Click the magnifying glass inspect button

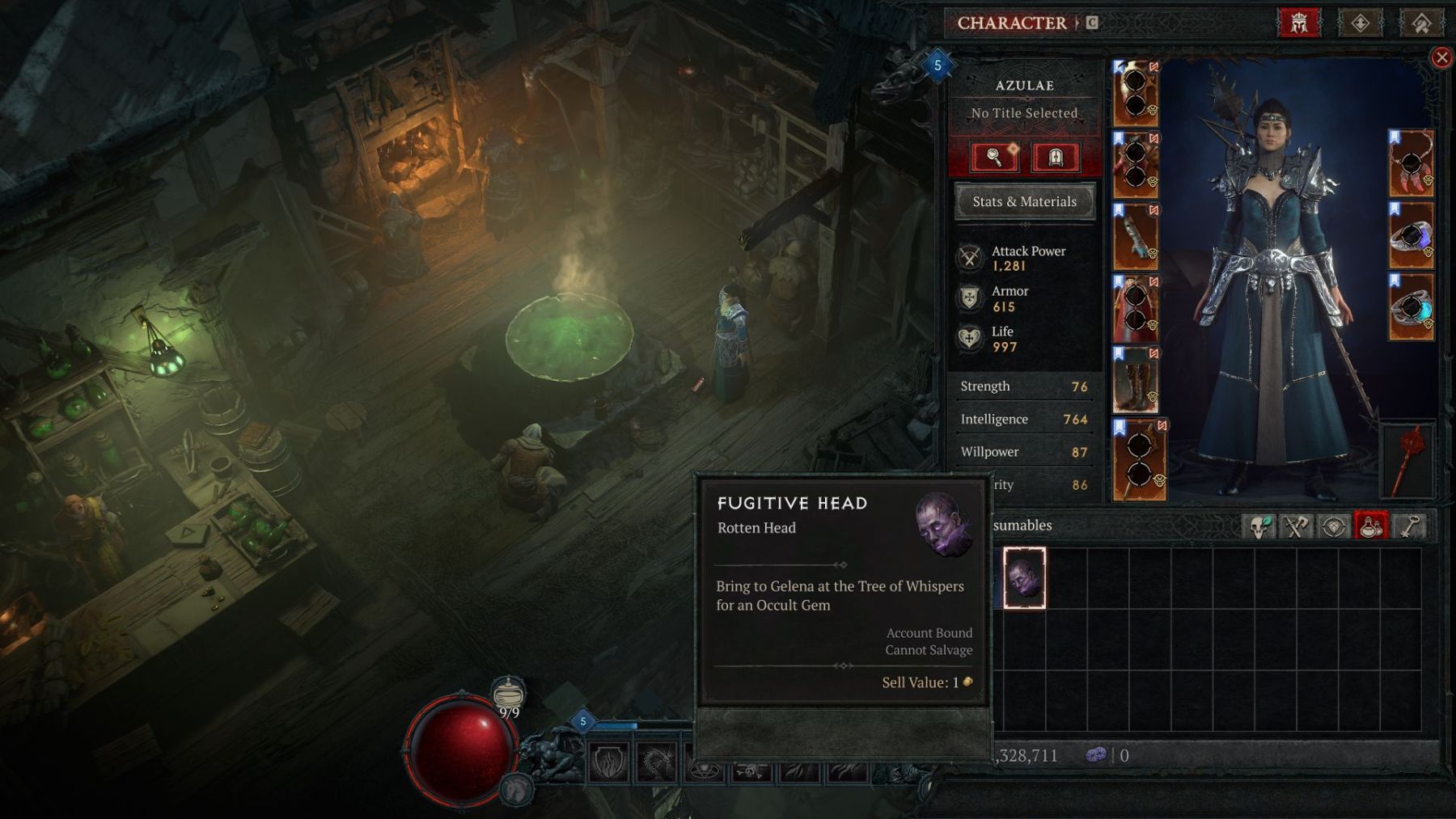[994, 157]
